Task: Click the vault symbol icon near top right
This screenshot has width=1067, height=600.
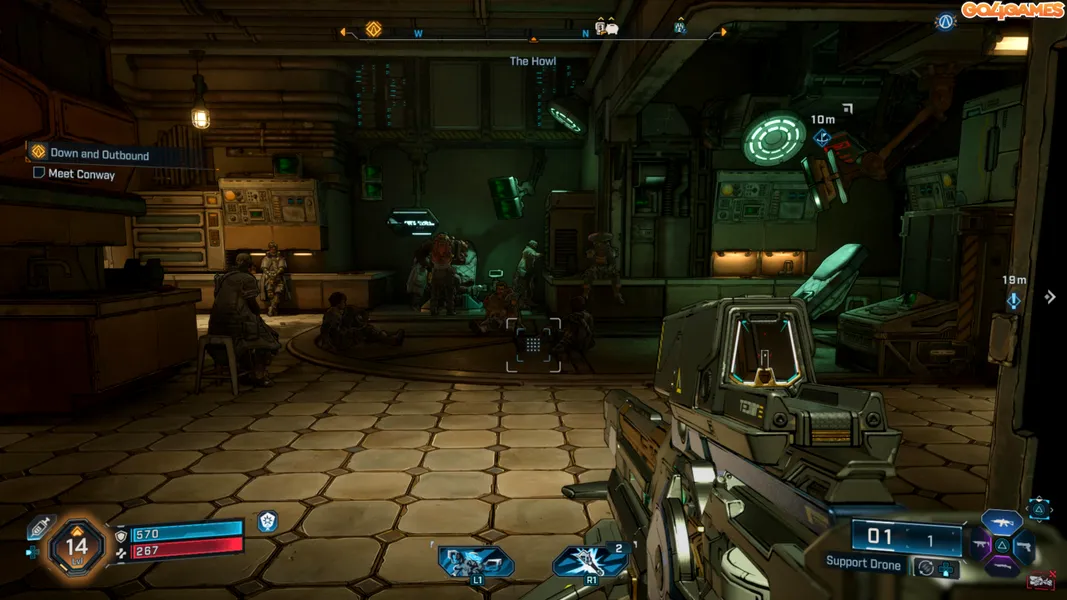Action: click(945, 21)
